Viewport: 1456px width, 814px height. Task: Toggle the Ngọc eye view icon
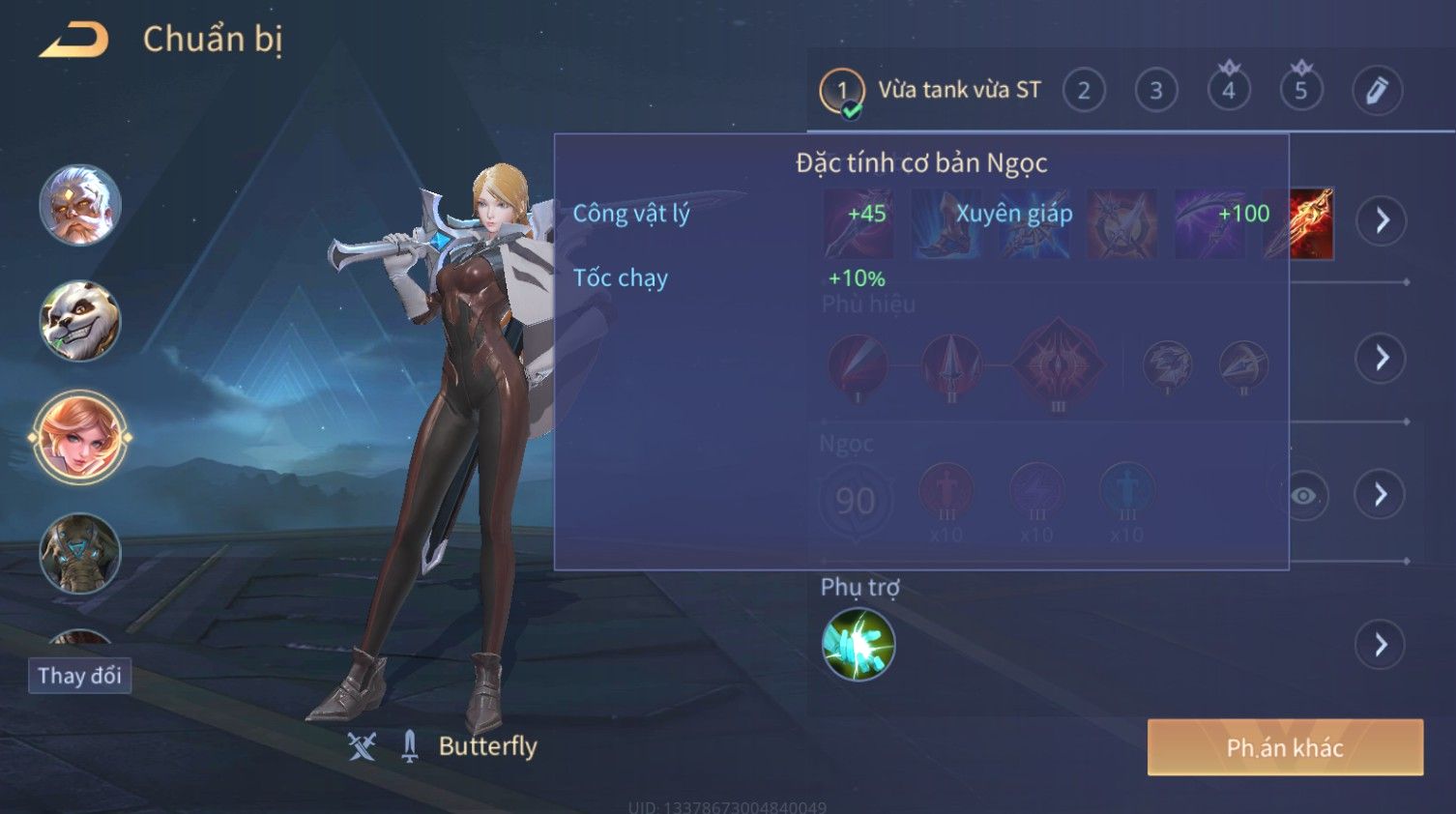(1303, 496)
